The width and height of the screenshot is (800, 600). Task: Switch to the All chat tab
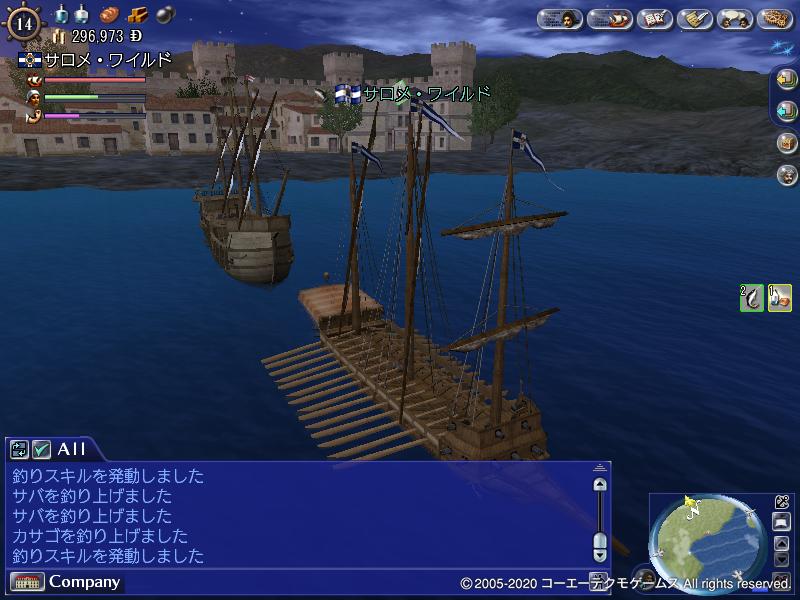click(x=72, y=449)
